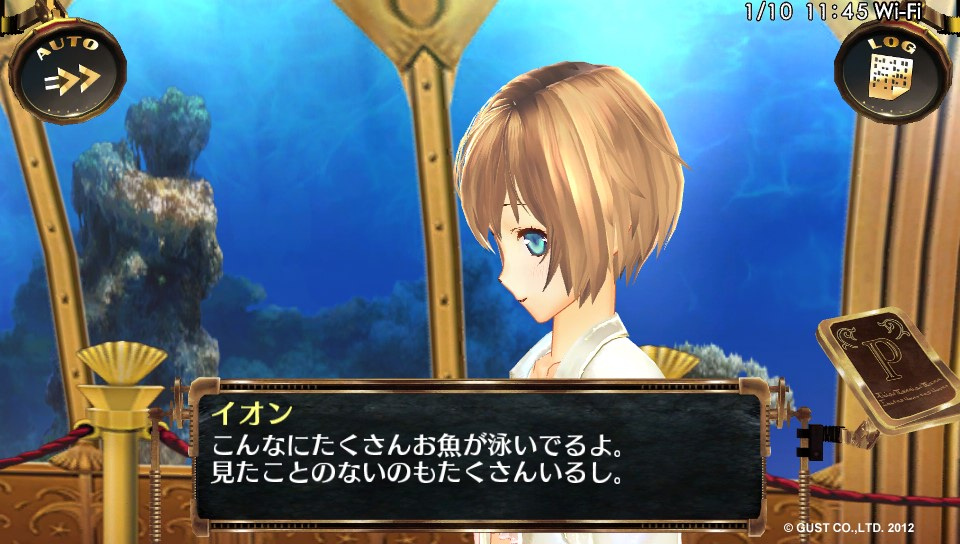
Task: Open the LOG backlog button
Action: pos(892,68)
